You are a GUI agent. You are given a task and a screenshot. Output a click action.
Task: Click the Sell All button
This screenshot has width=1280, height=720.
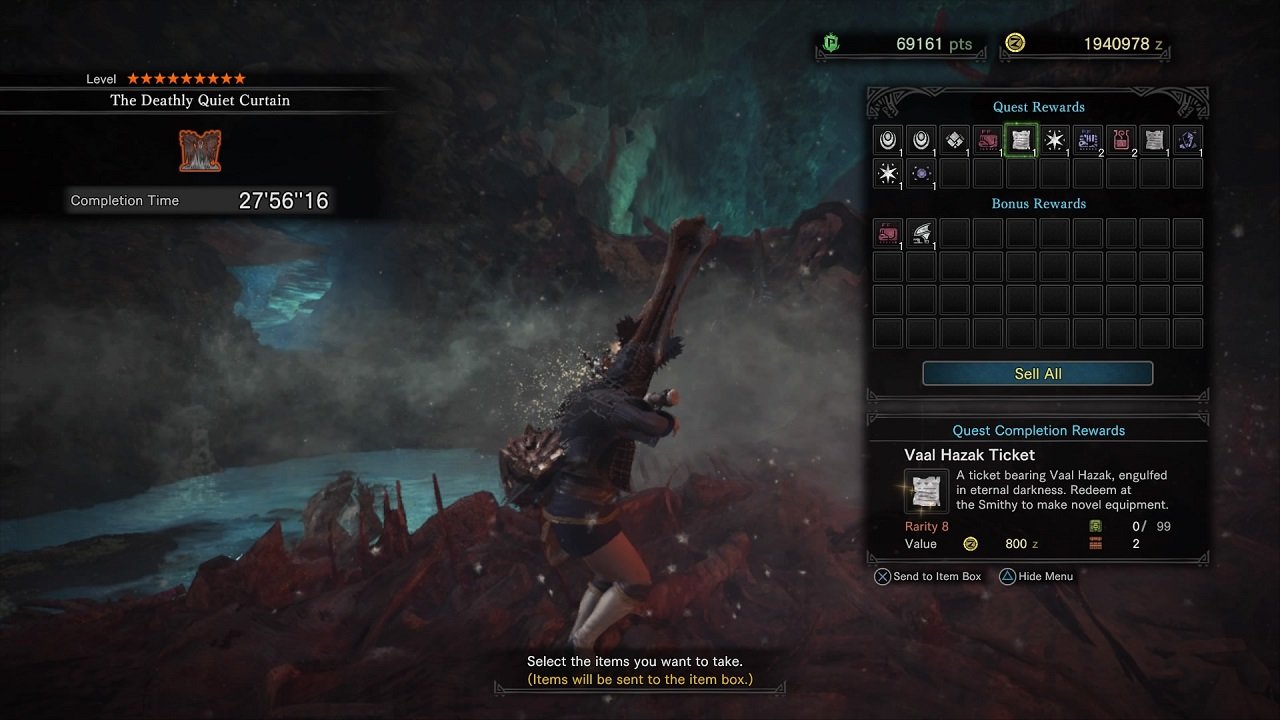[x=1037, y=374]
